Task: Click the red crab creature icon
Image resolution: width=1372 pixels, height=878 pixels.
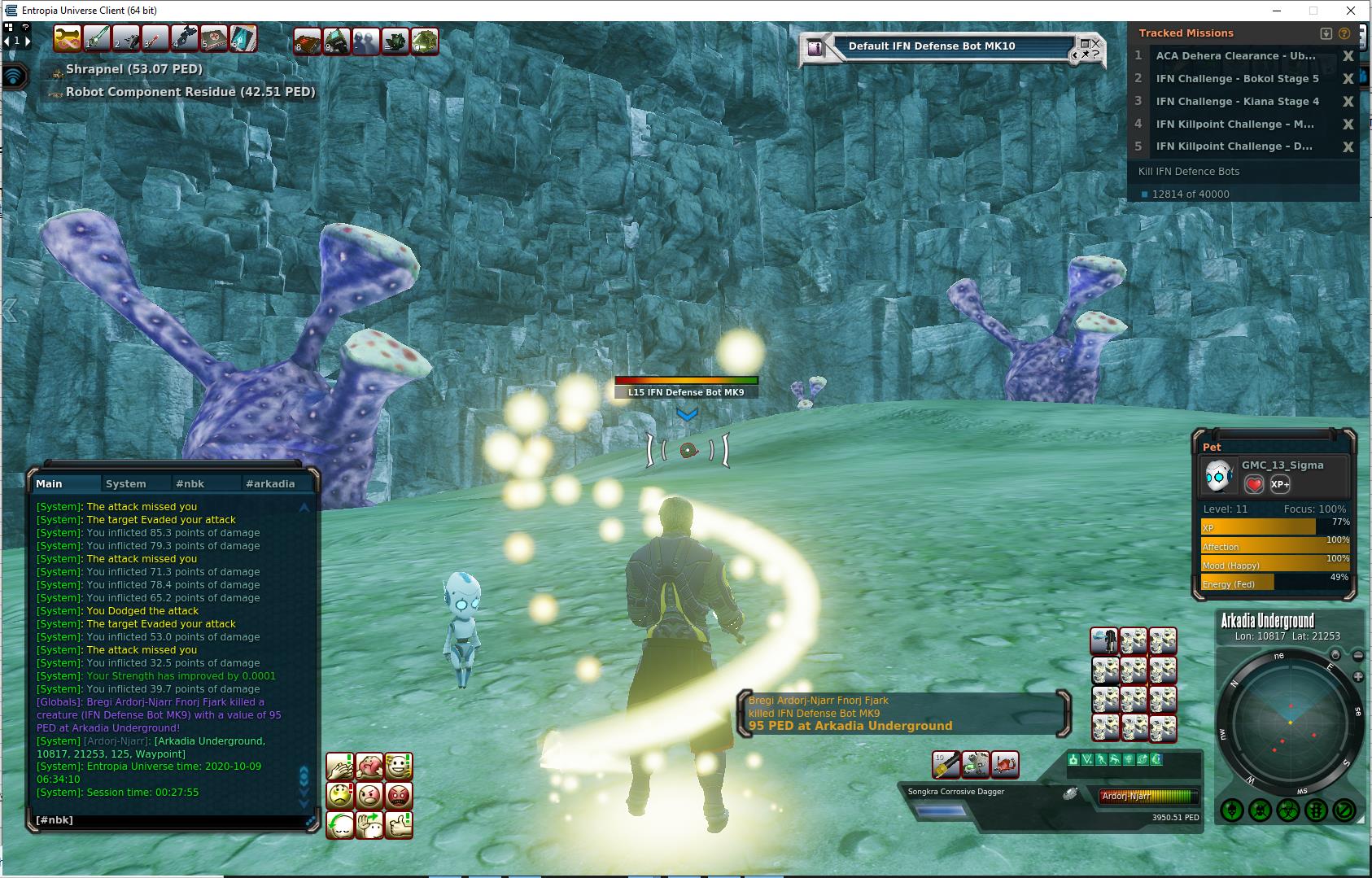Action: coord(1005,765)
